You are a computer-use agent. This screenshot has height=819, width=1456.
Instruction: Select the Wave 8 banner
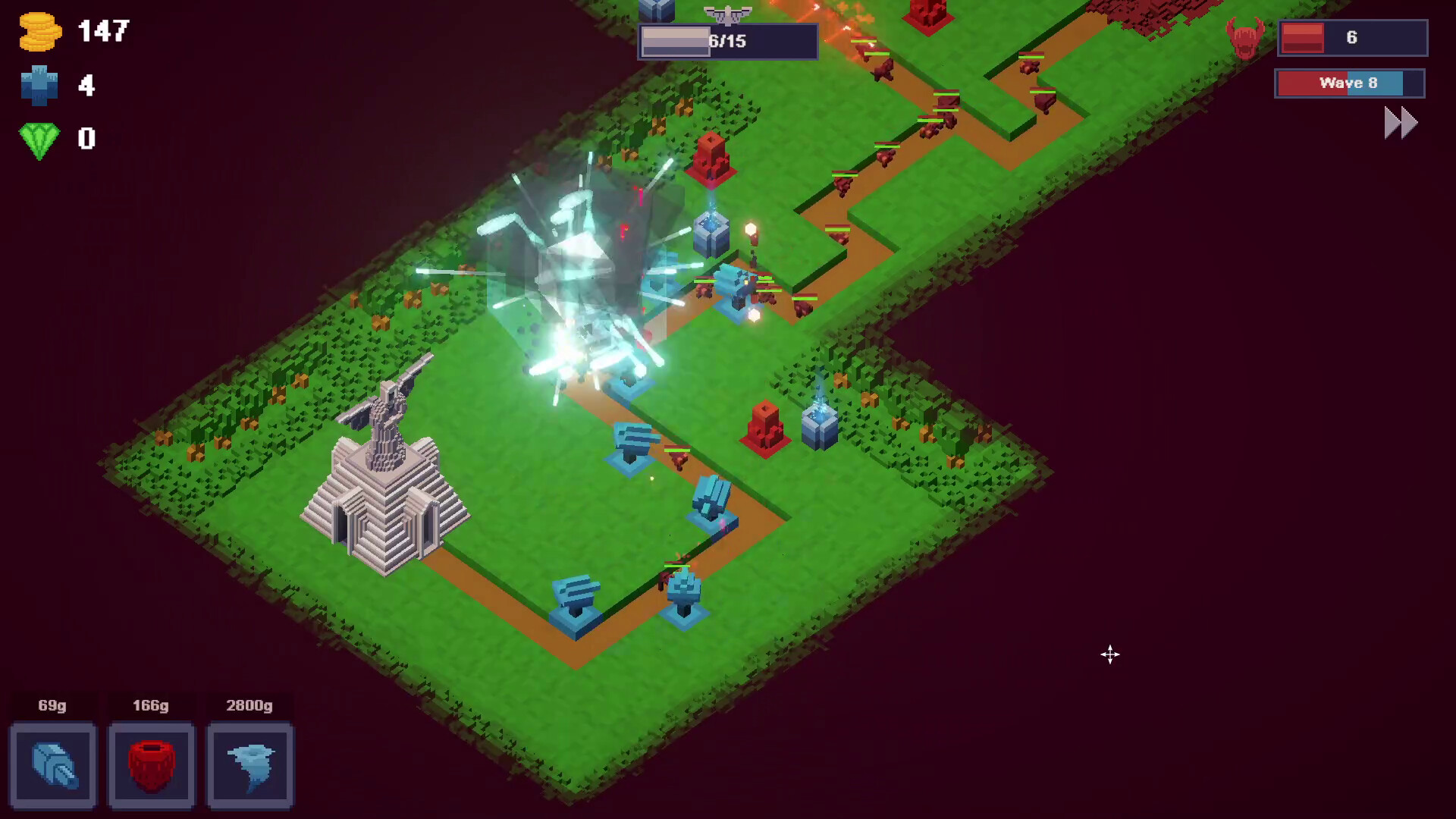(1349, 83)
